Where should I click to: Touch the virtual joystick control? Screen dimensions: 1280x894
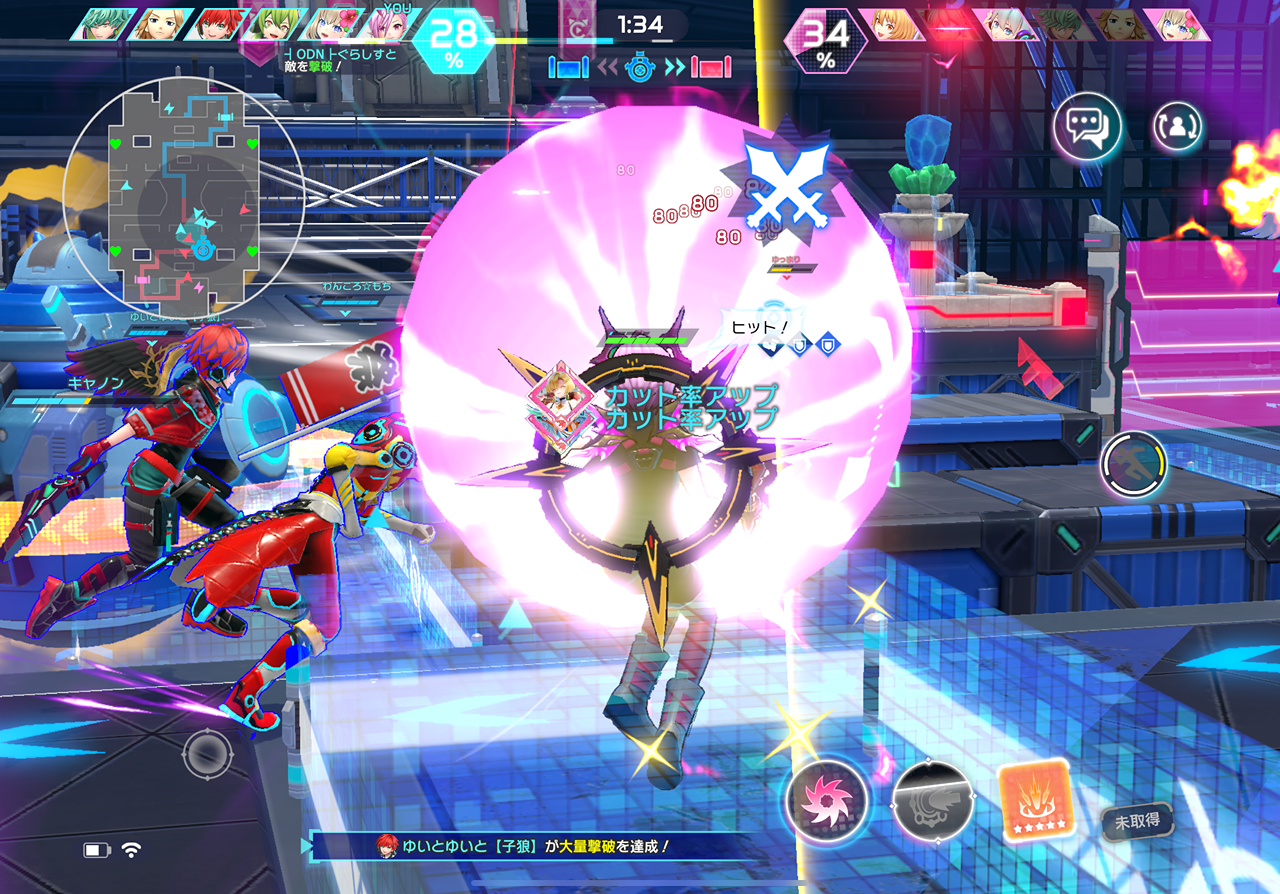[208, 754]
